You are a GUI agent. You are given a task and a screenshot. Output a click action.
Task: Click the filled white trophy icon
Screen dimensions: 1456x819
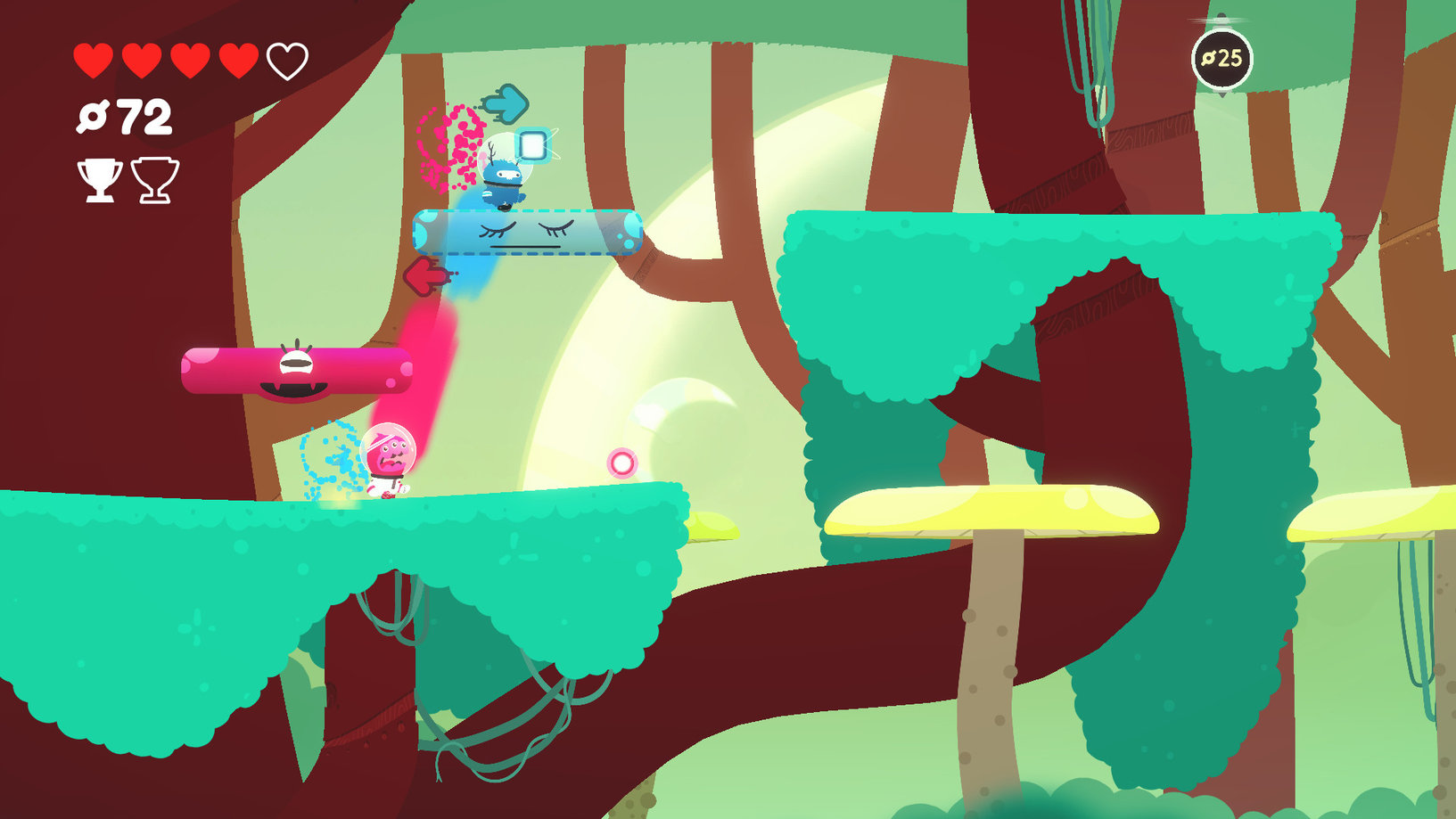[x=99, y=179]
